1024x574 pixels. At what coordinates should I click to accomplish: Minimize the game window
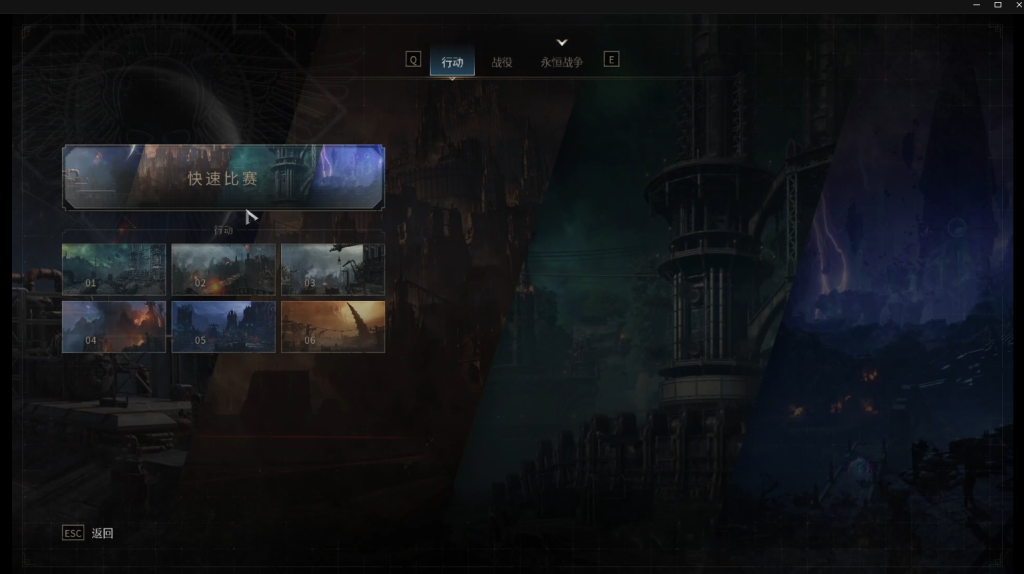pyautogui.click(x=977, y=5)
